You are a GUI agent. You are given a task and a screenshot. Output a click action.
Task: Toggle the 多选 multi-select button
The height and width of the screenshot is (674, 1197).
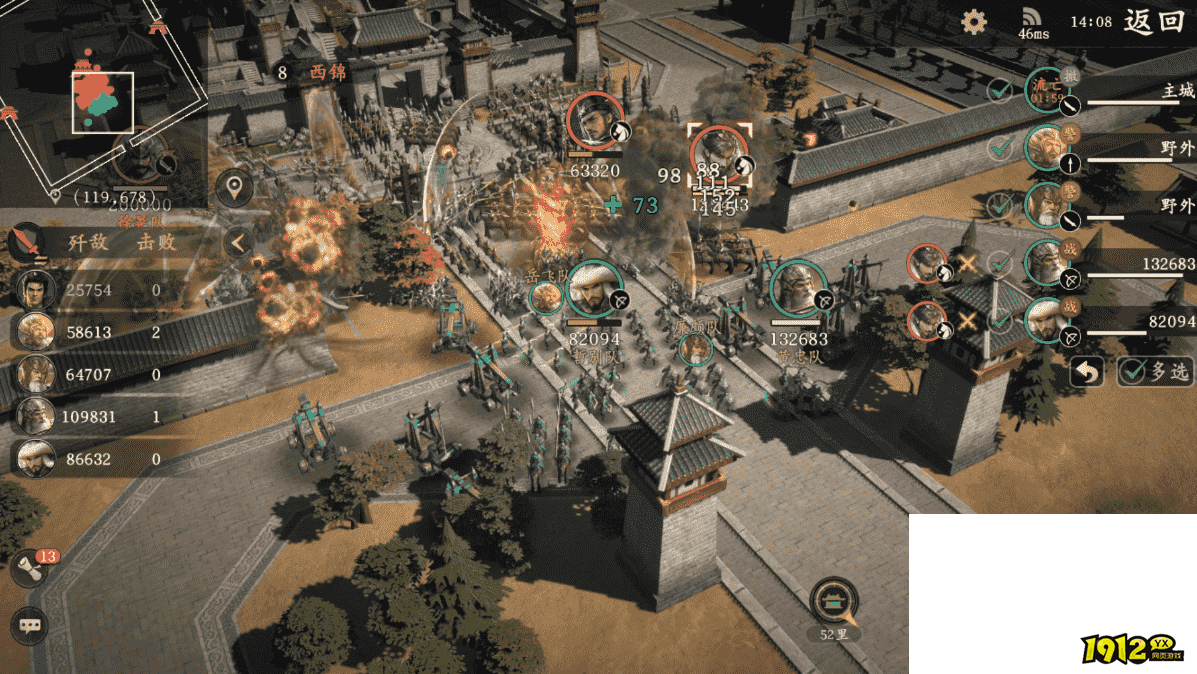pos(1156,372)
